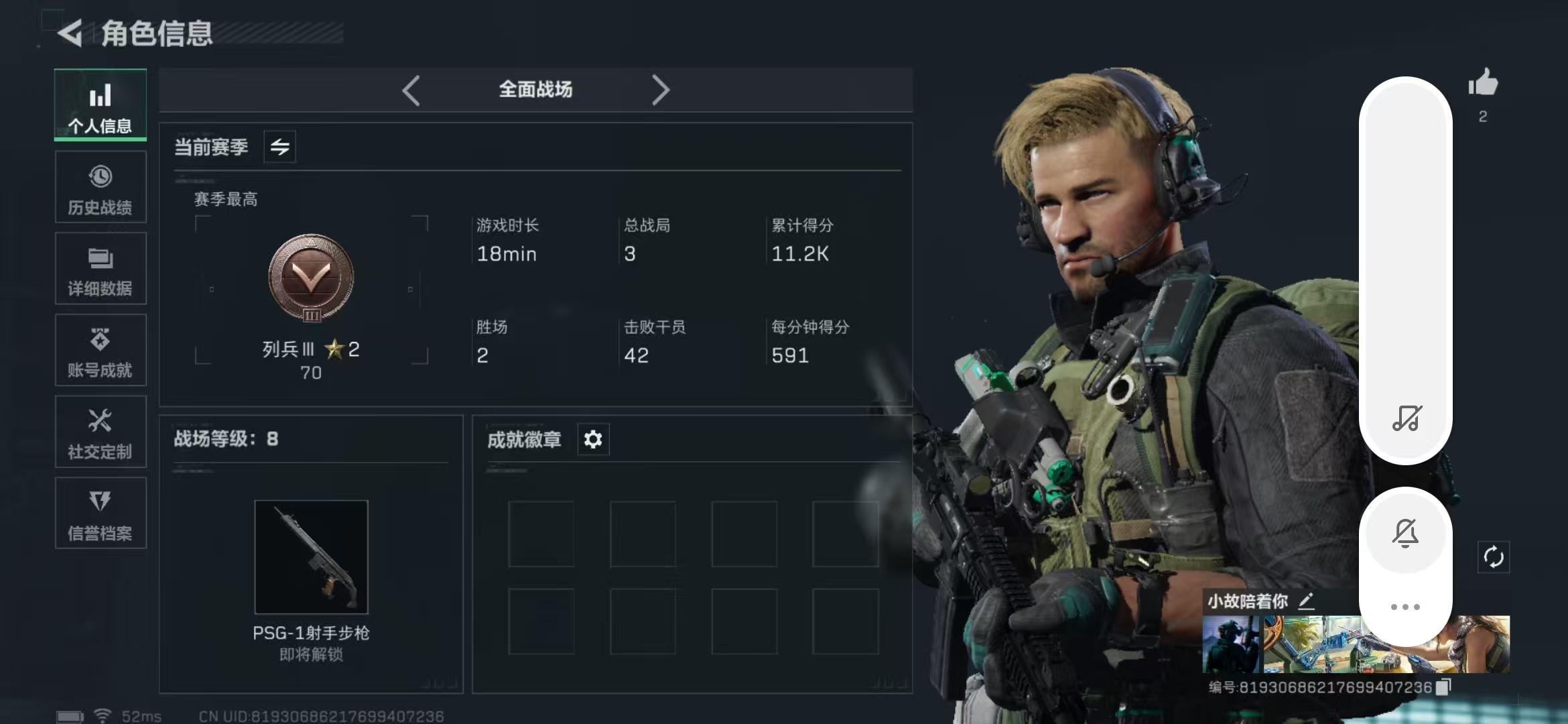
Task: Show the 社交定制 tab
Action: coord(101,432)
